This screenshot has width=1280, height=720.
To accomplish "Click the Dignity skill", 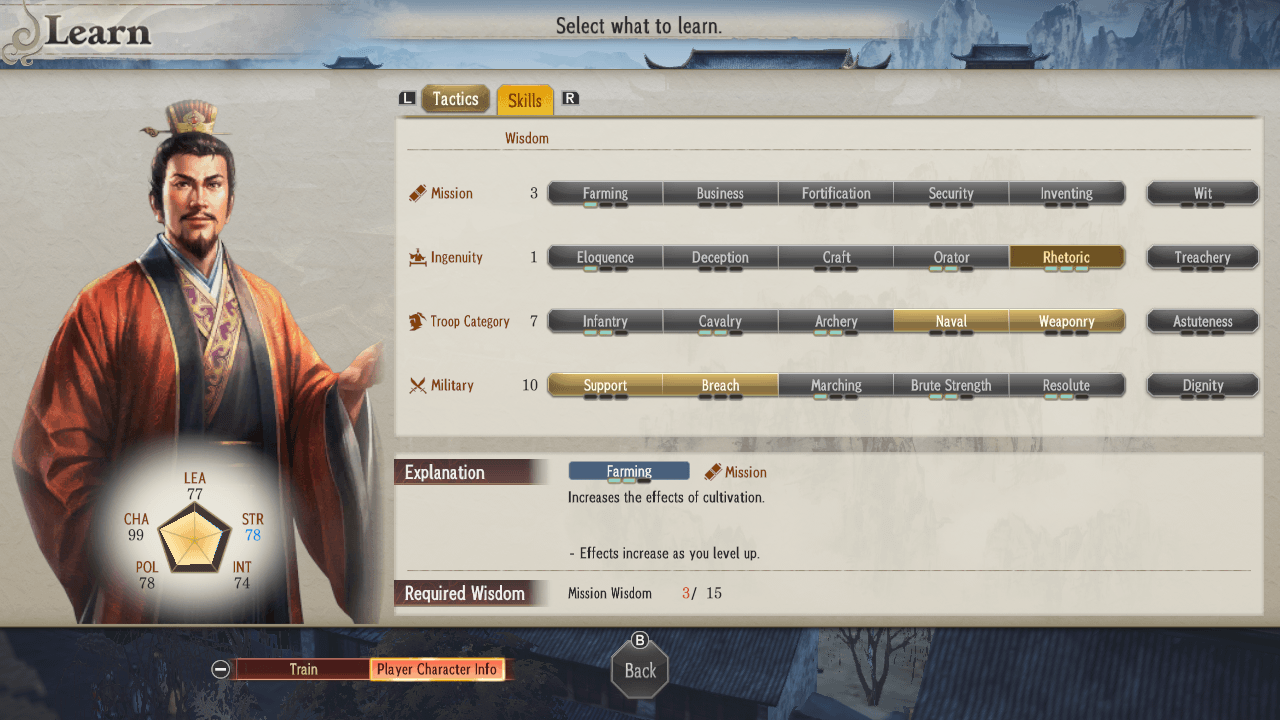I will (x=1202, y=385).
